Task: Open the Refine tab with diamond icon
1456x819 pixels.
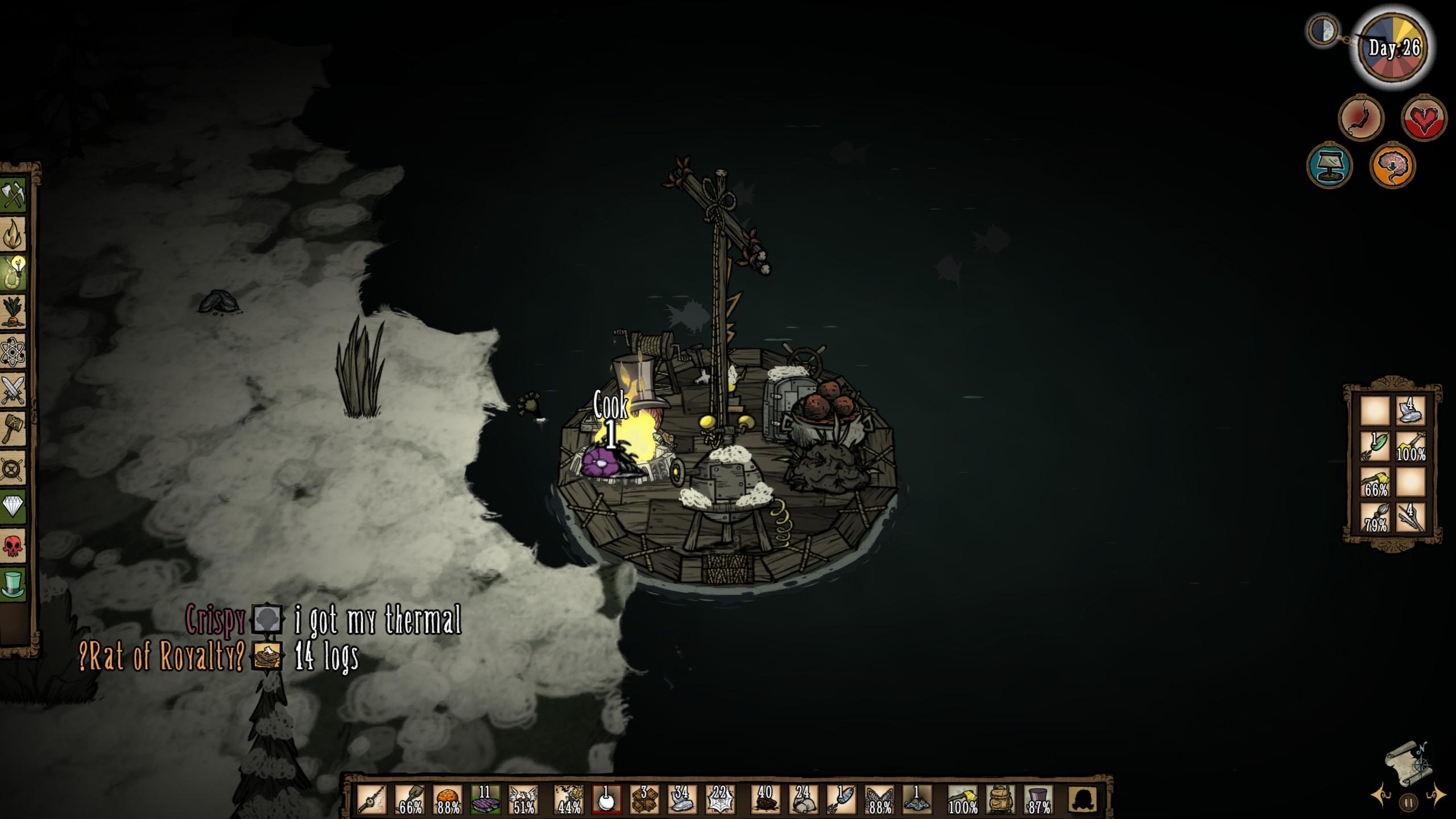Action: tap(14, 506)
